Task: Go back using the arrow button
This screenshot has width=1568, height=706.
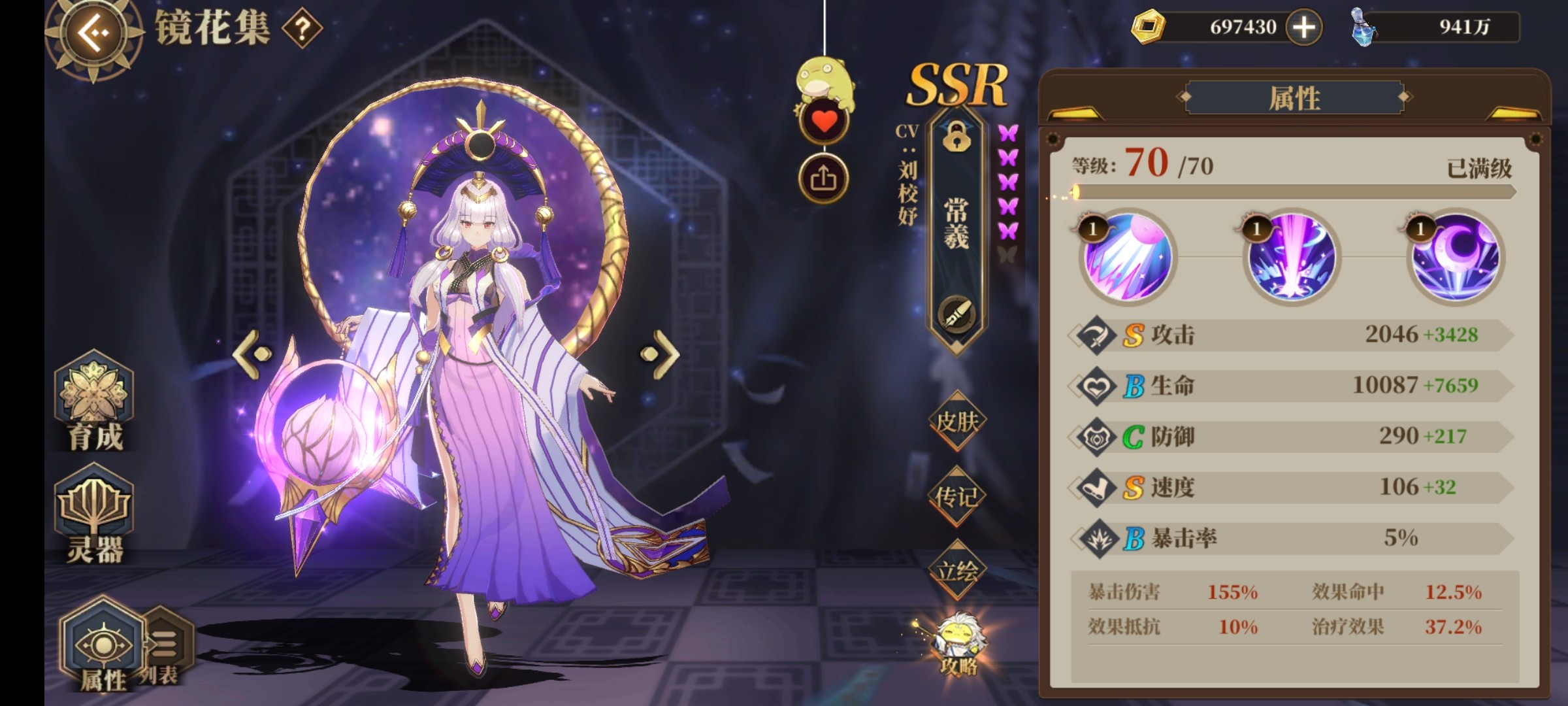Action: click(x=93, y=33)
